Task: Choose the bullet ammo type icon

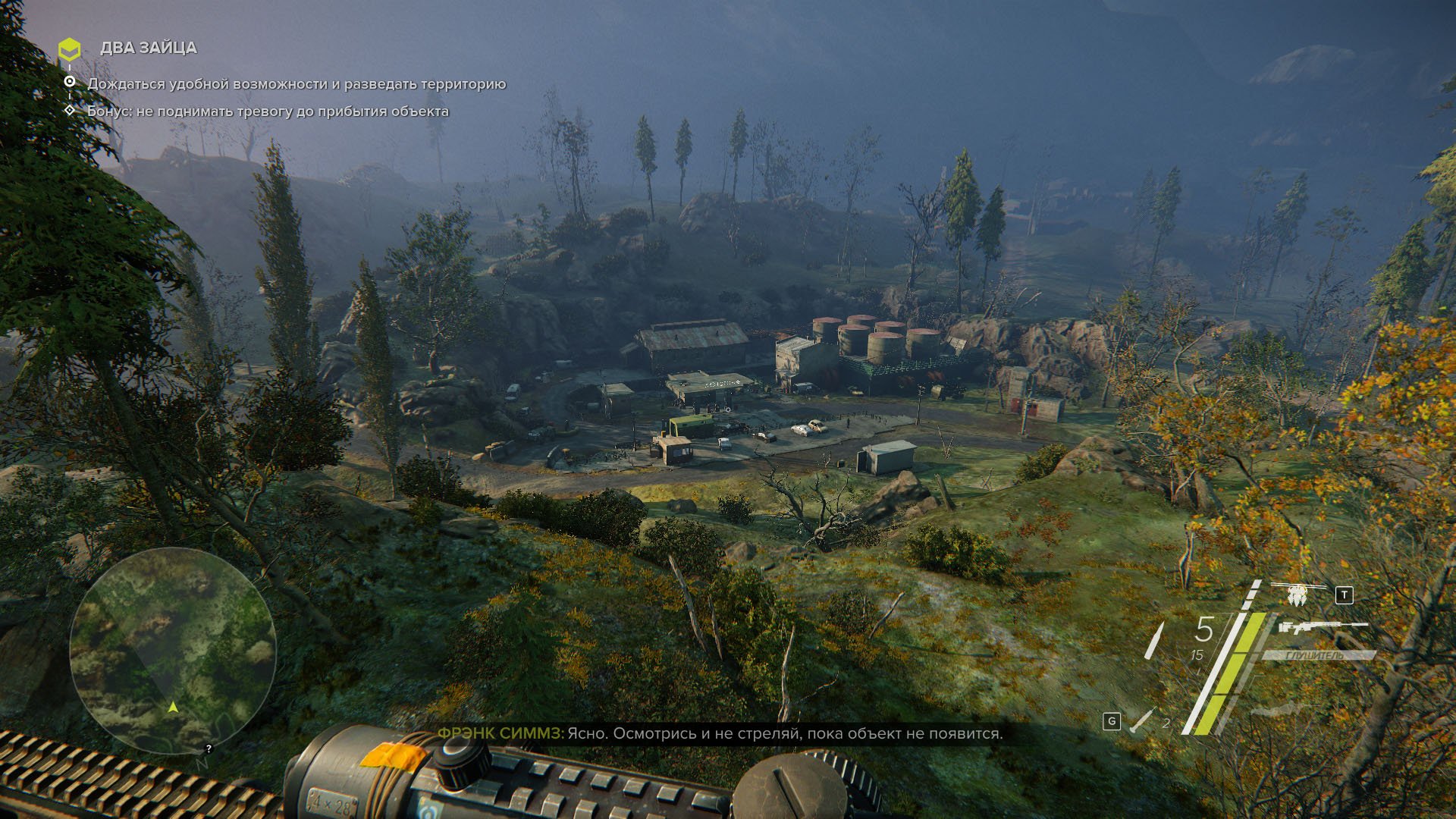Action: point(1154,641)
